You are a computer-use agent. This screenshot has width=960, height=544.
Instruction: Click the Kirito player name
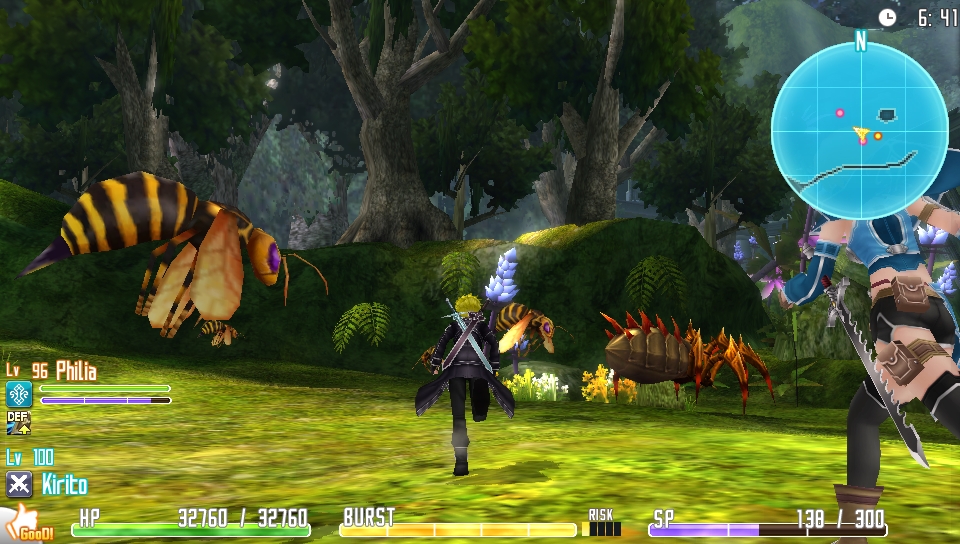pyautogui.click(x=64, y=486)
